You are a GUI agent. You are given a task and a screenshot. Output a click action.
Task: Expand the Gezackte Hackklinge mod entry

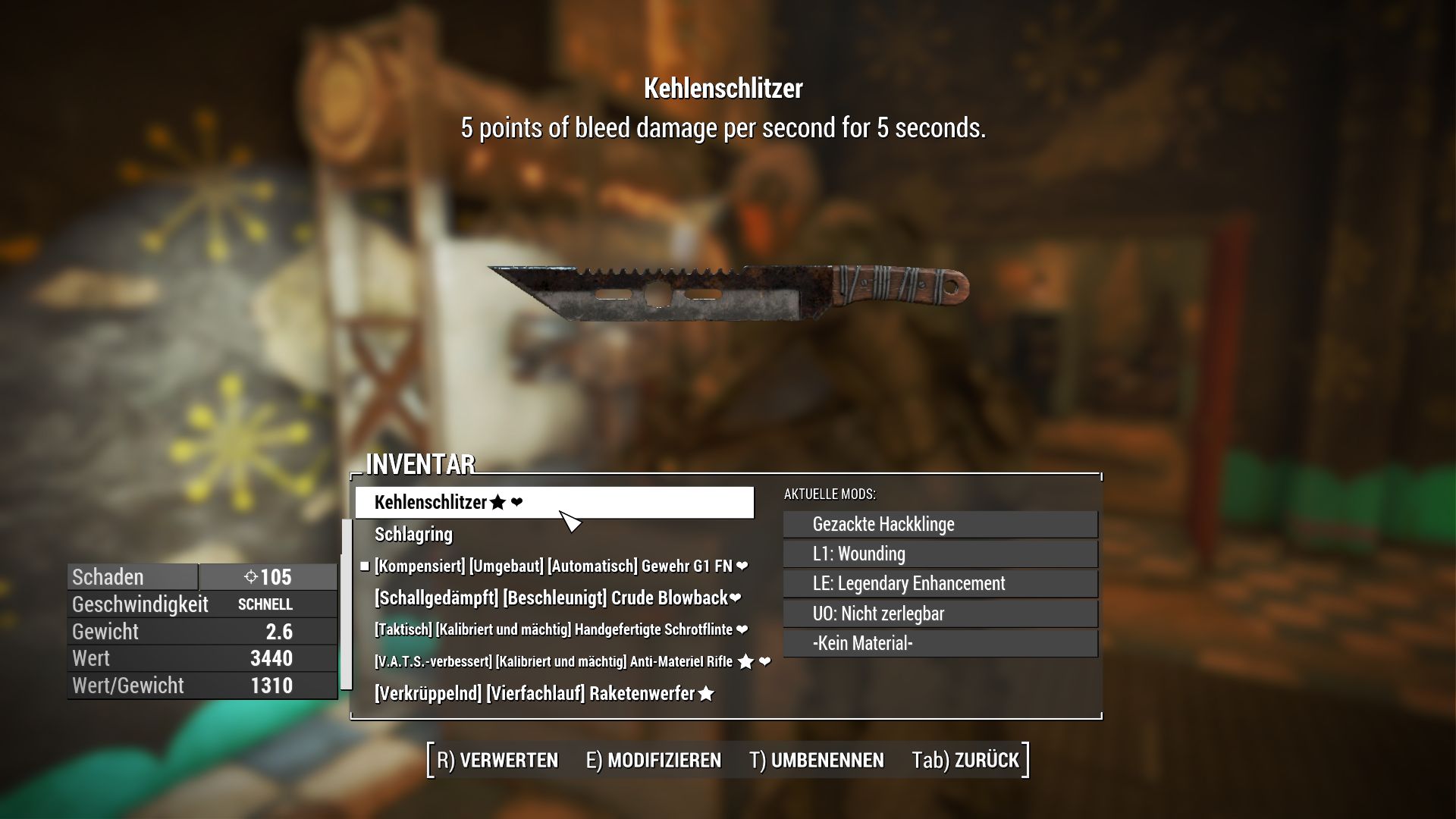940,524
